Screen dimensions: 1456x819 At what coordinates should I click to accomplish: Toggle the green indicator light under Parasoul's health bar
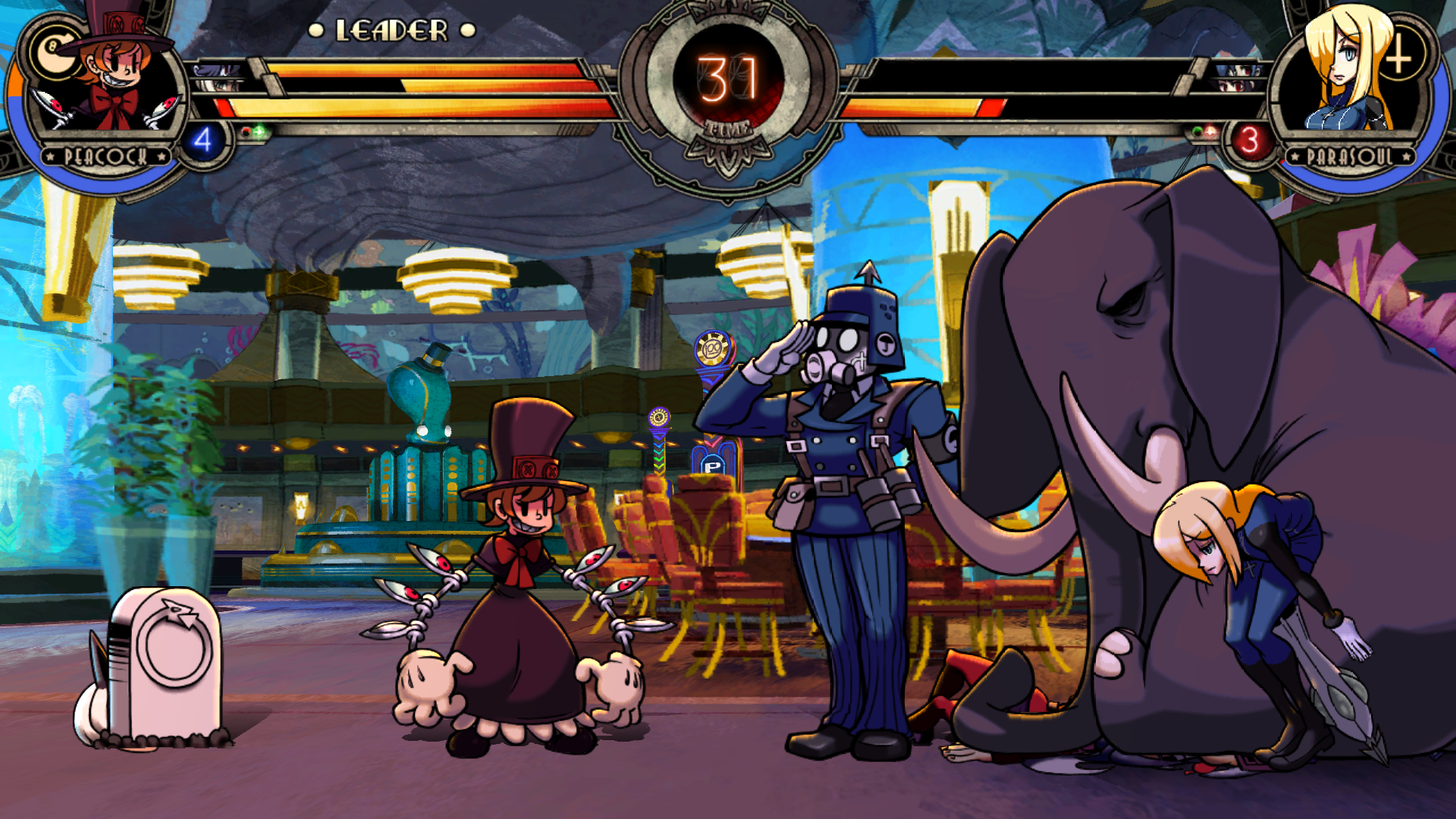[x=1197, y=130]
